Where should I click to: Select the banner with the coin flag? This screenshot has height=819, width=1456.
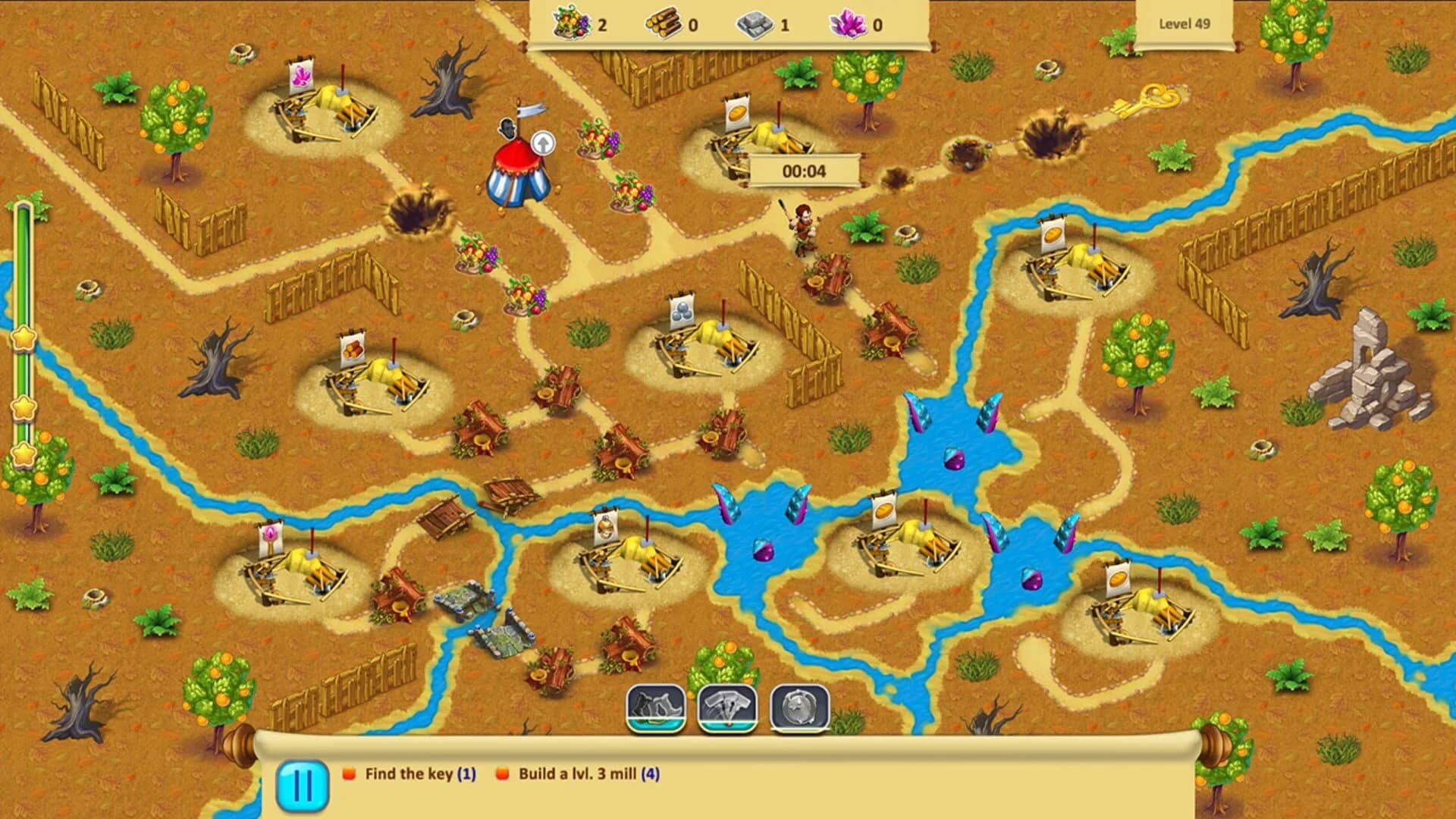point(739,114)
